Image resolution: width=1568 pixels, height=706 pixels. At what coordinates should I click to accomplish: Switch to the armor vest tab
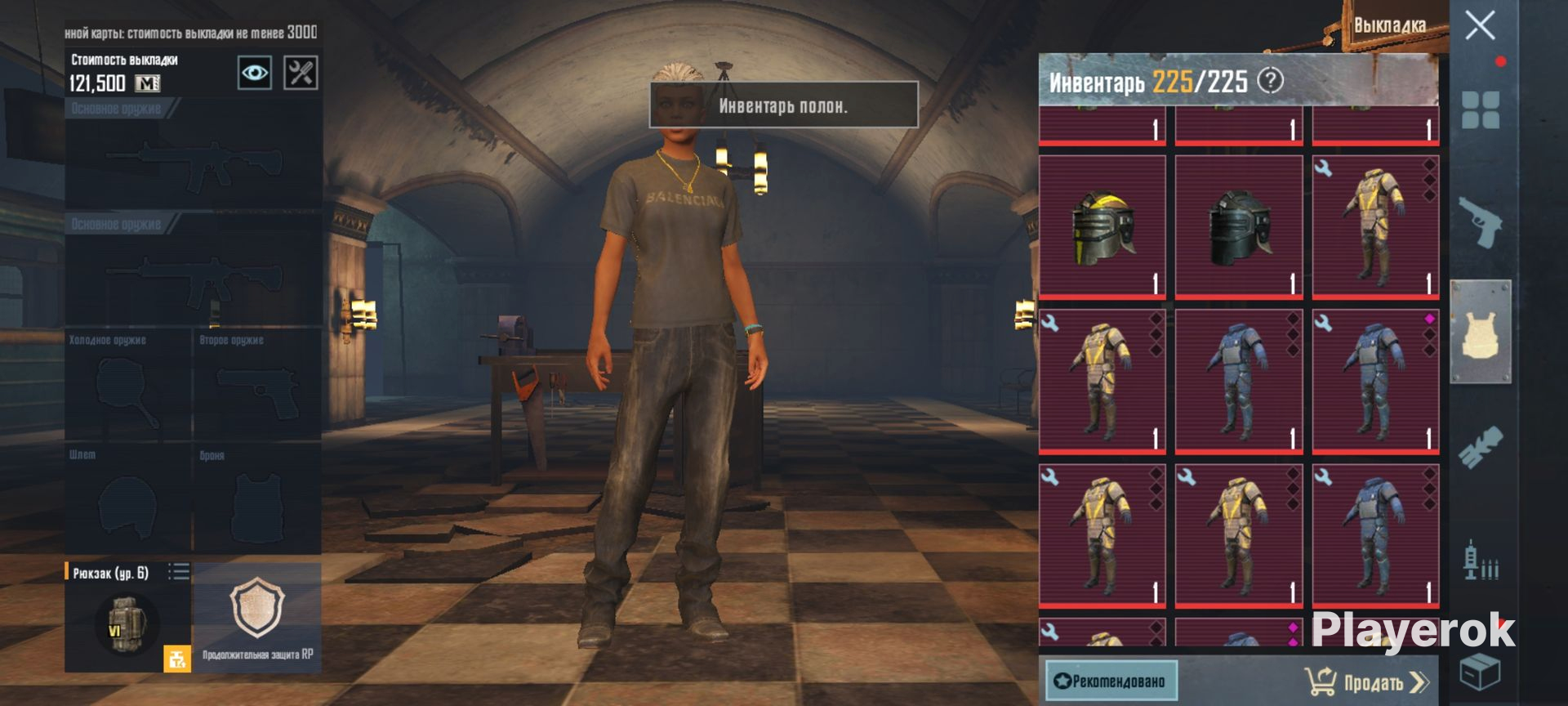click(x=1480, y=332)
